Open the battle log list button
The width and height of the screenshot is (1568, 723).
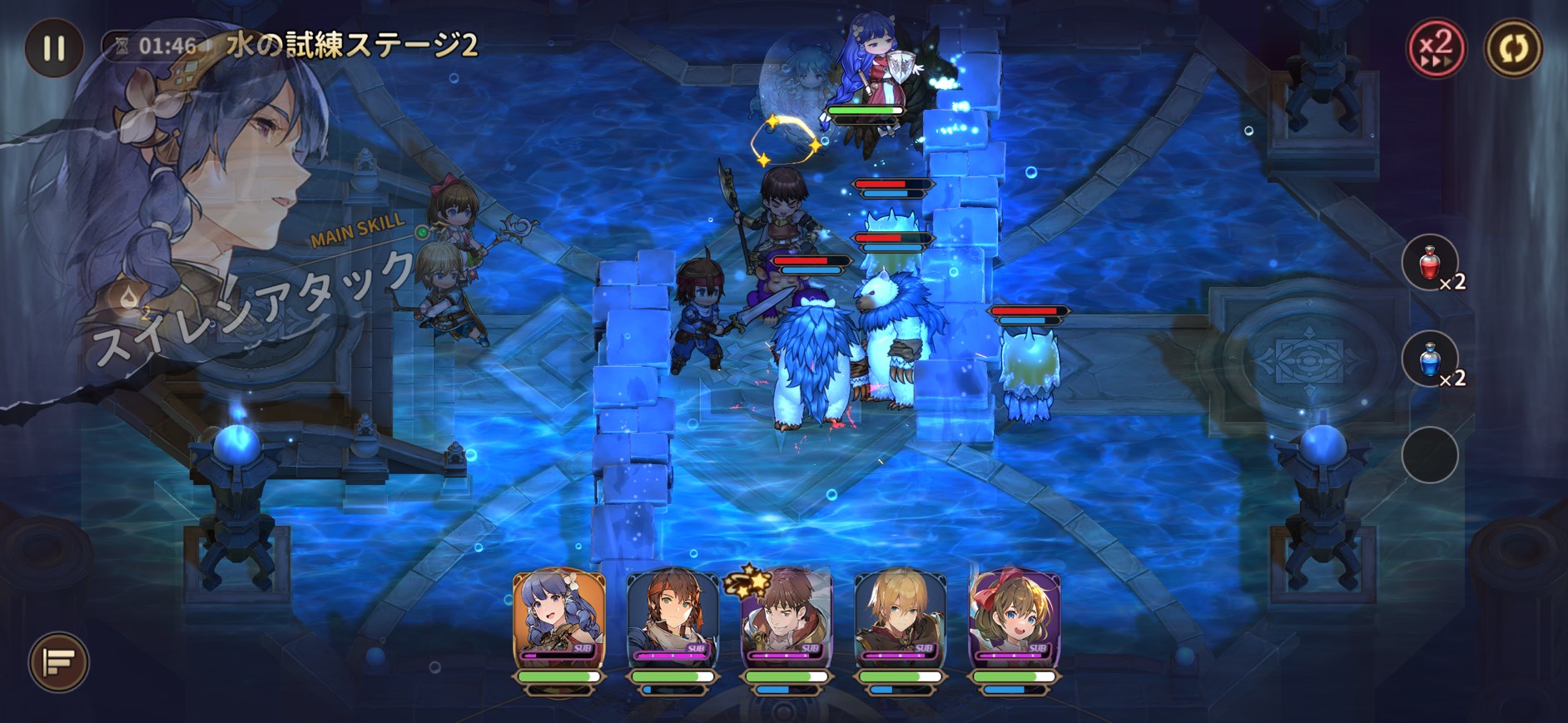[59, 662]
